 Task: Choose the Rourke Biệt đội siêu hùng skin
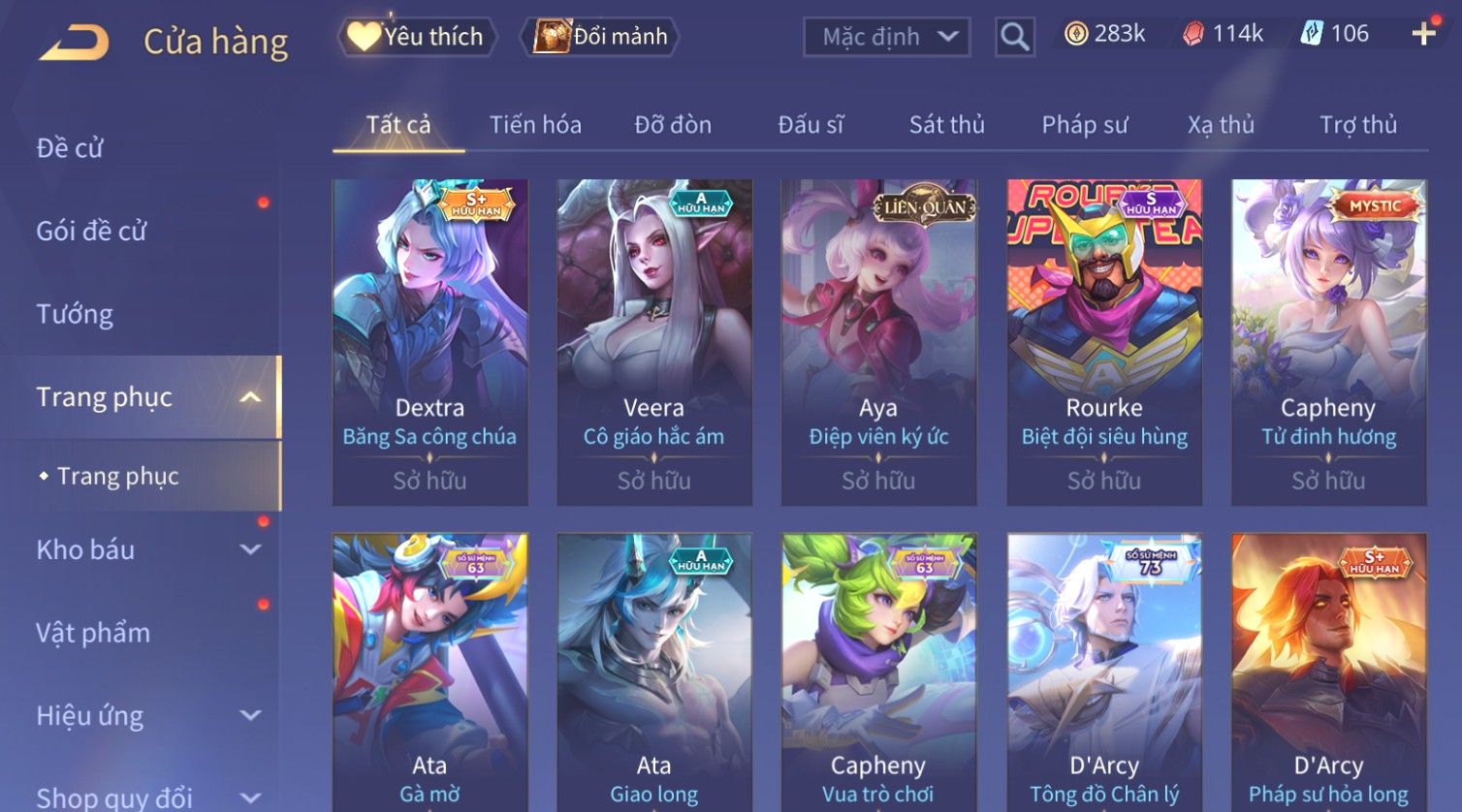click(x=1104, y=341)
